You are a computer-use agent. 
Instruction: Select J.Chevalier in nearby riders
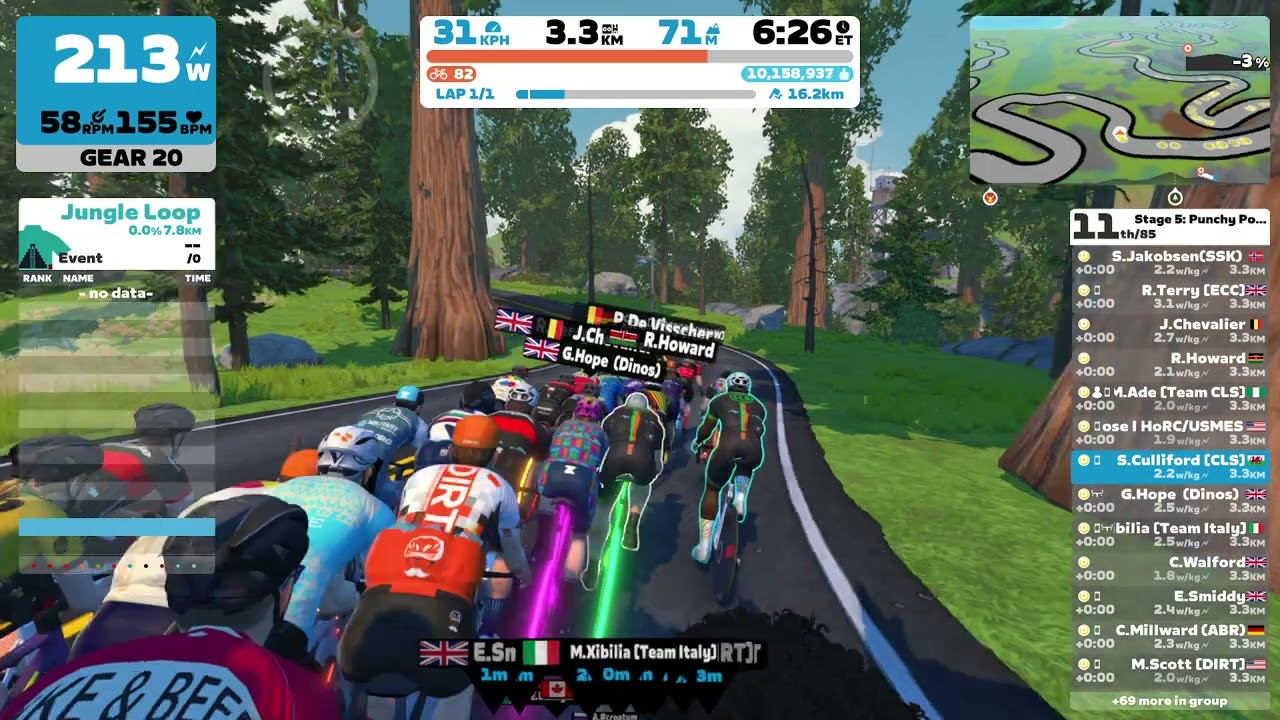[x=1170, y=331]
